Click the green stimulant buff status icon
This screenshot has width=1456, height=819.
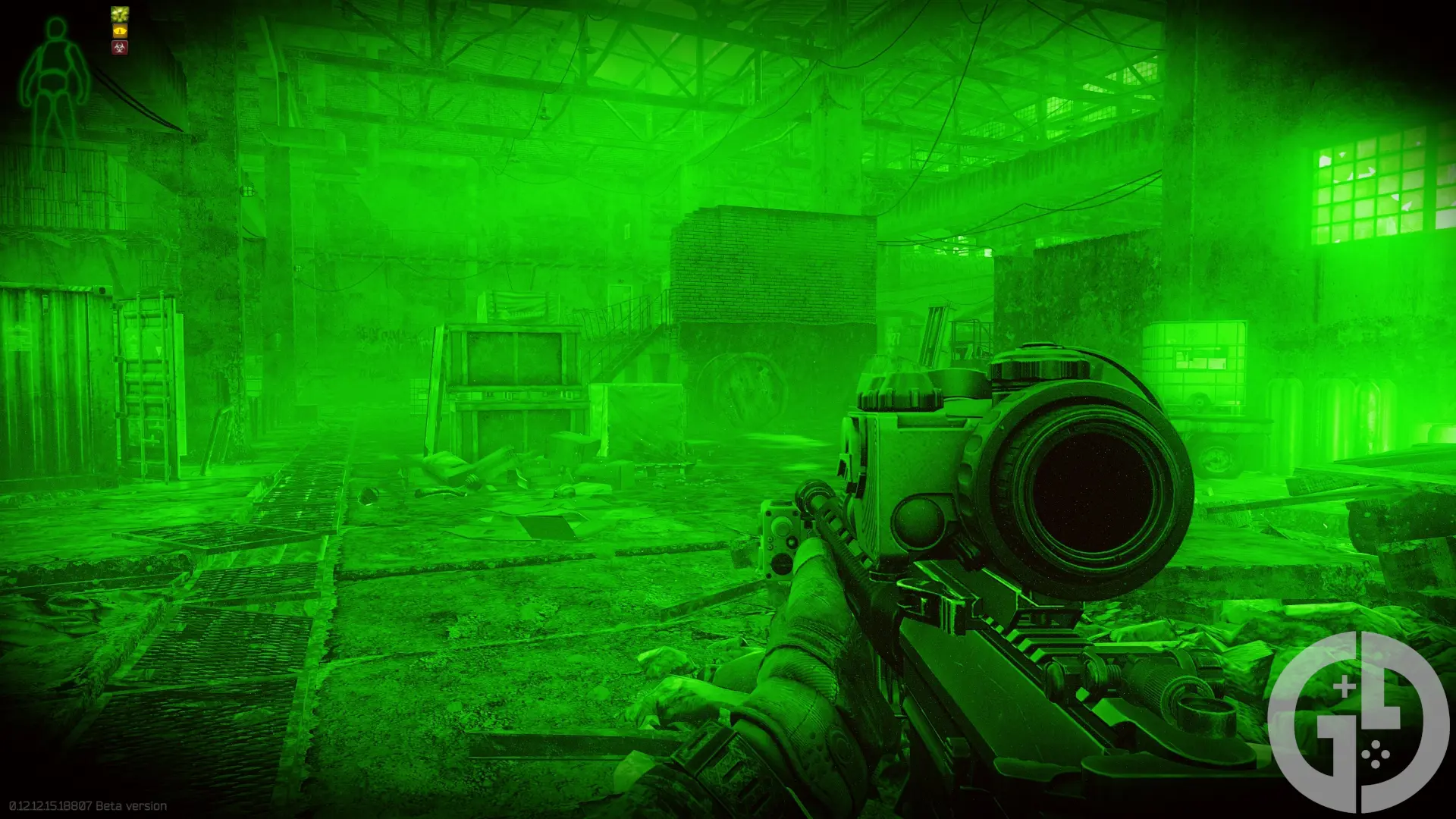pos(120,14)
